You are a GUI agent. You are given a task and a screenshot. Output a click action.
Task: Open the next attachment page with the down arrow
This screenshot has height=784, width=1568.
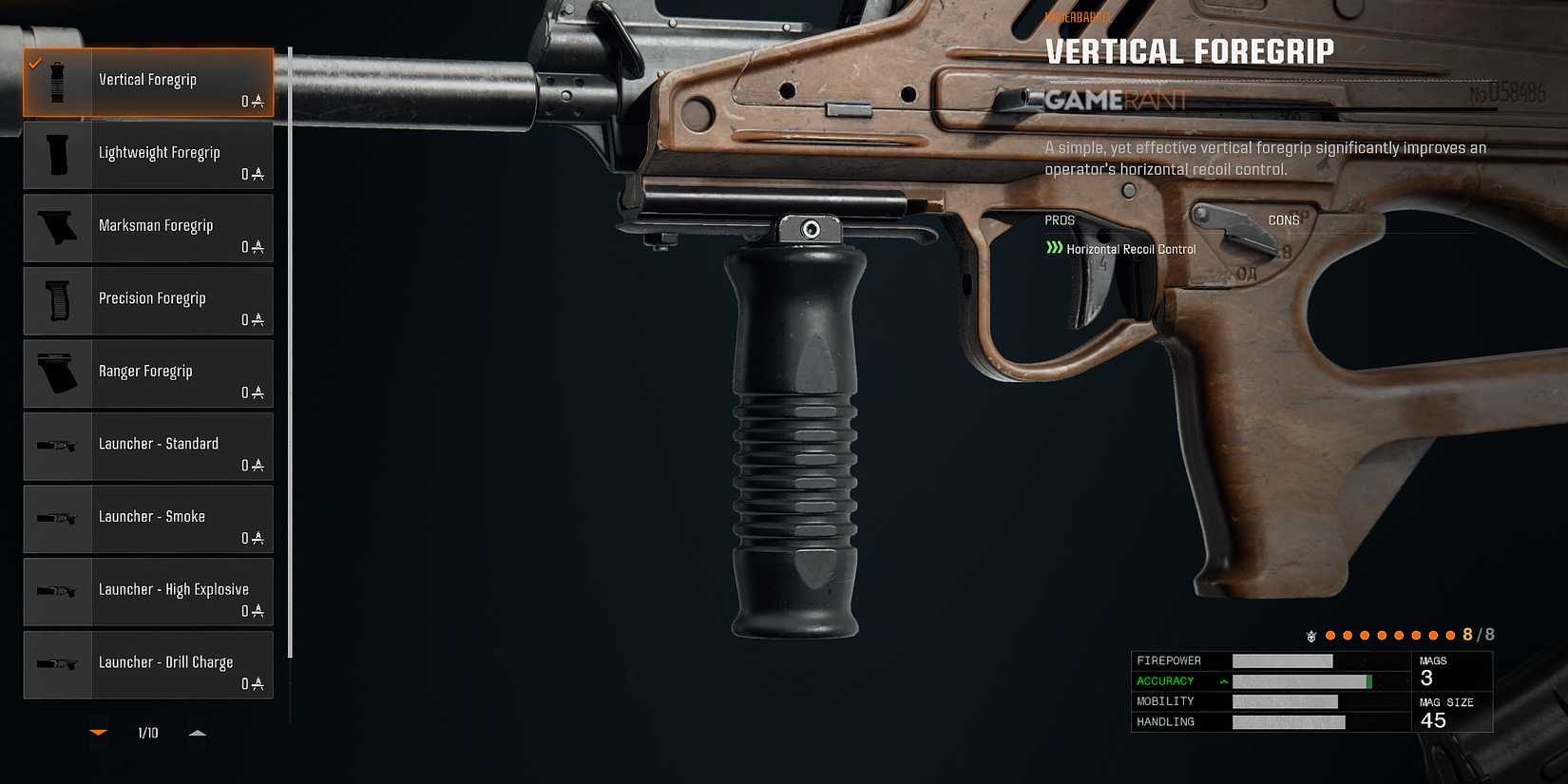point(99,733)
